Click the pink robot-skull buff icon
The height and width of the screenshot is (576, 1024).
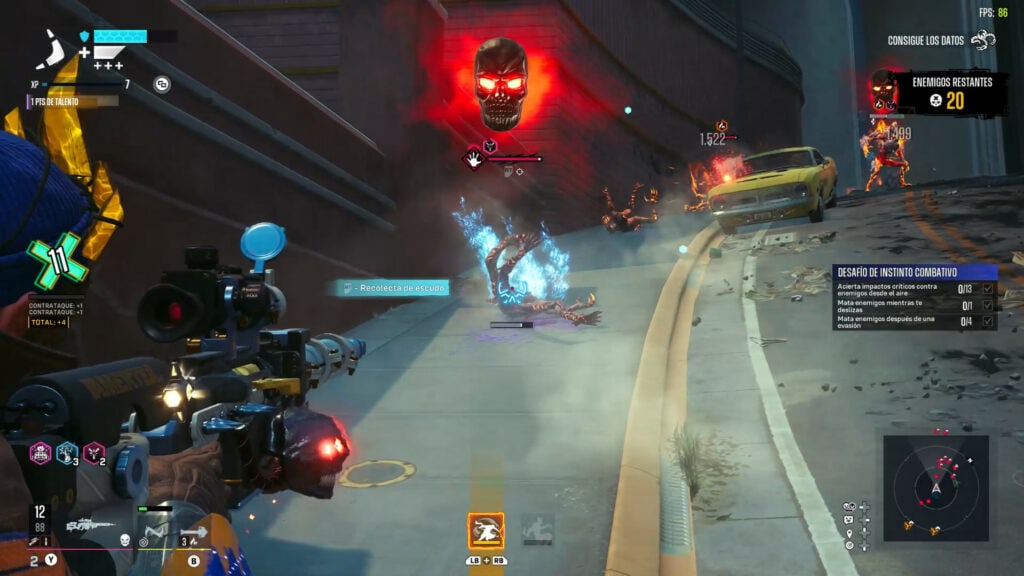tap(41, 453)
